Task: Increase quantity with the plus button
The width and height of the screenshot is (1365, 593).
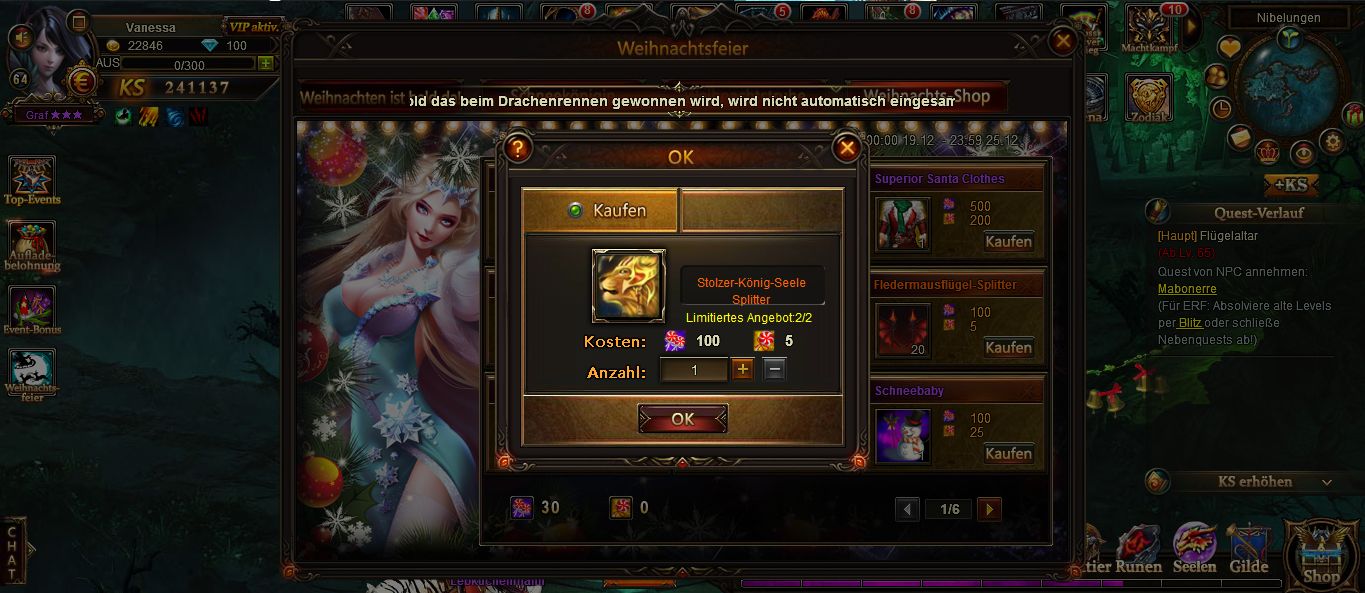Action: click(742, 370)
